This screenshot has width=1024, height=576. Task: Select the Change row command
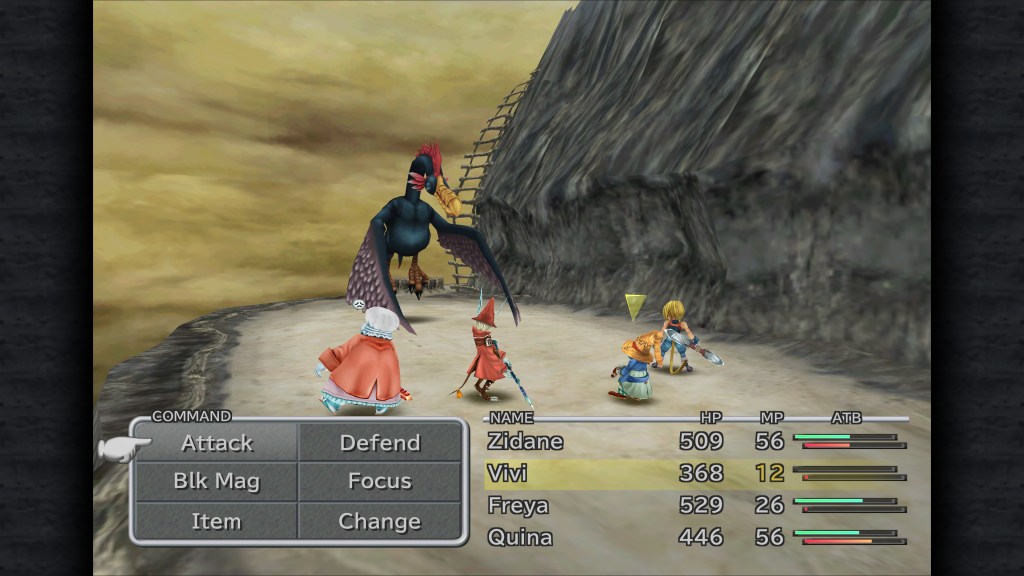click(380, 521)
